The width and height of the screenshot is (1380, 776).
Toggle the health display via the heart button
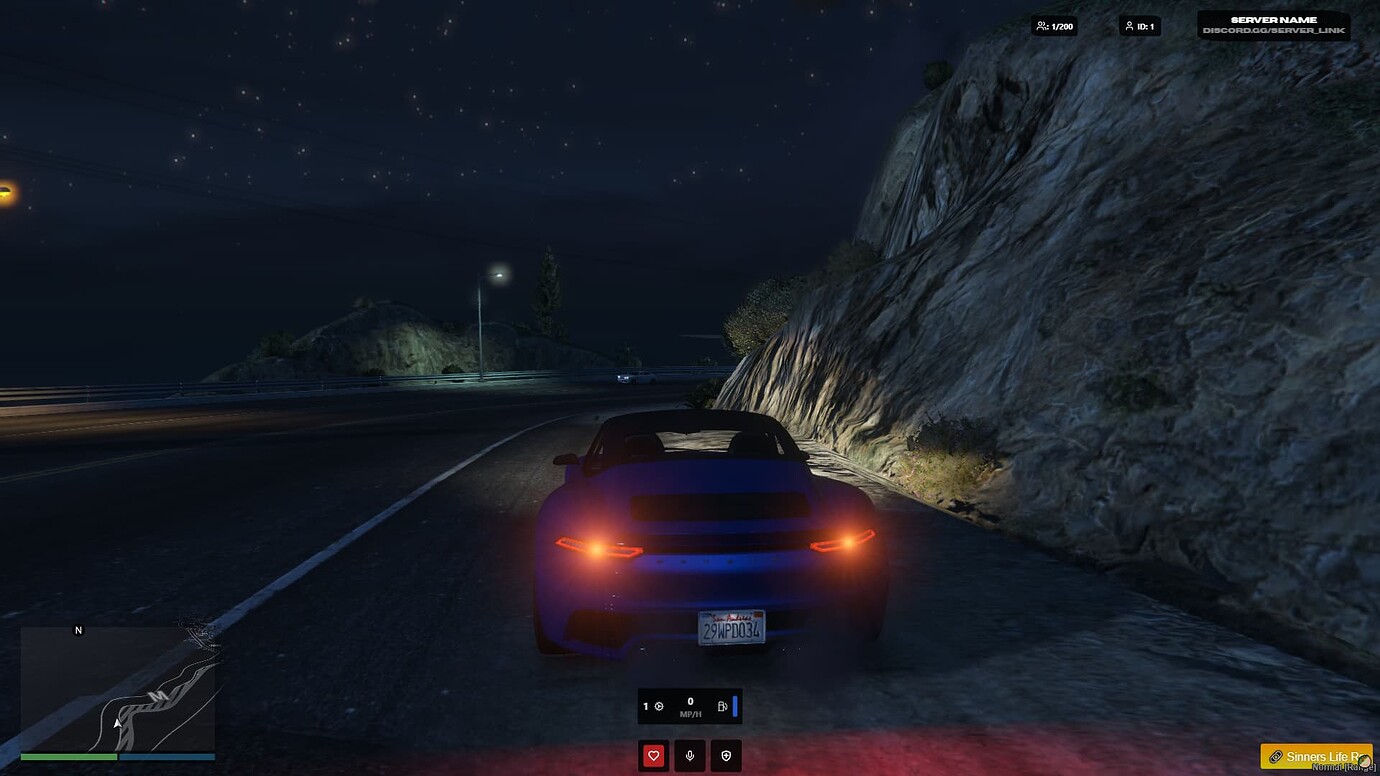pos(653,755)
